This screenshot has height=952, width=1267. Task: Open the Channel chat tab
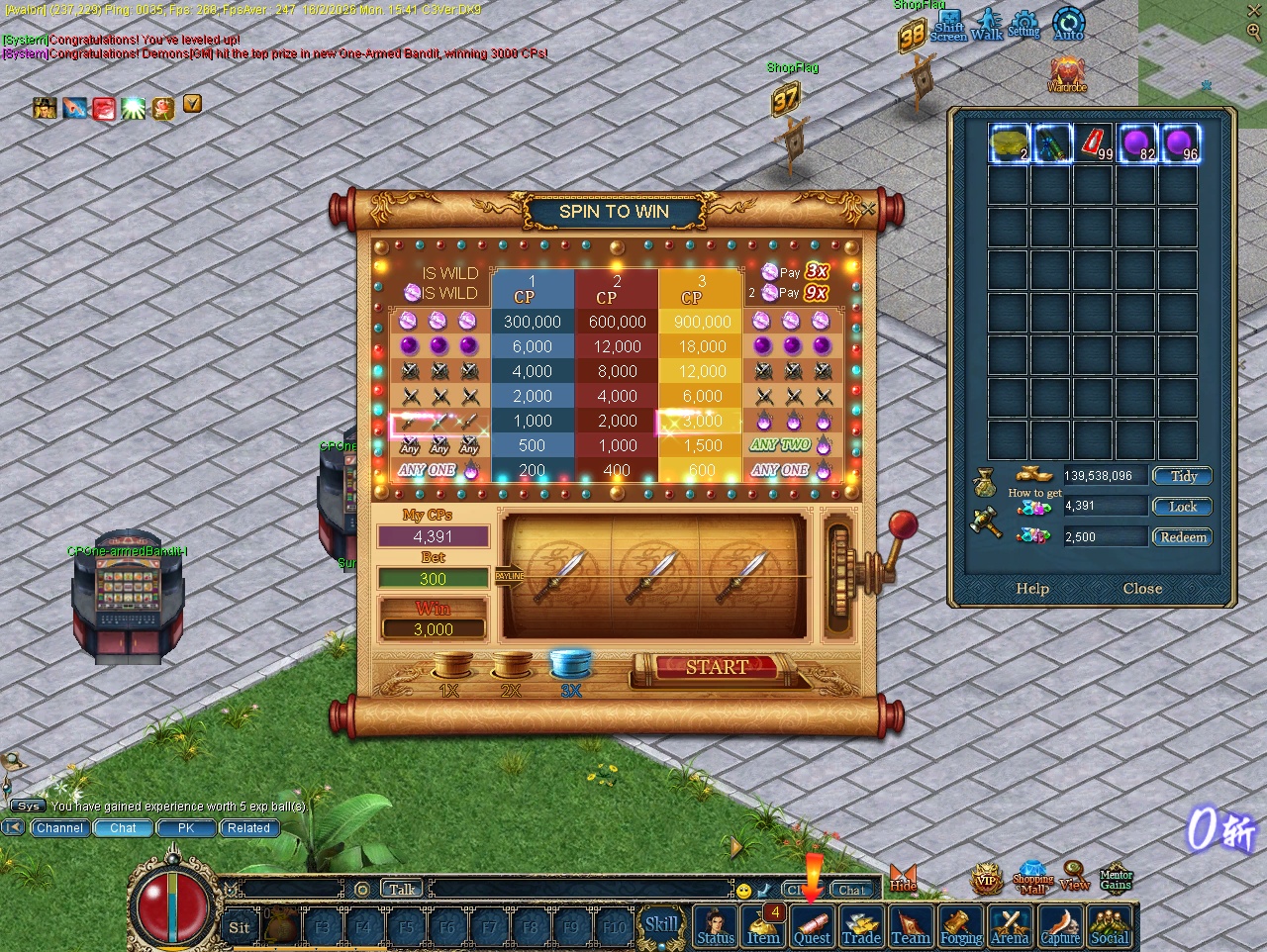(60, 828)
